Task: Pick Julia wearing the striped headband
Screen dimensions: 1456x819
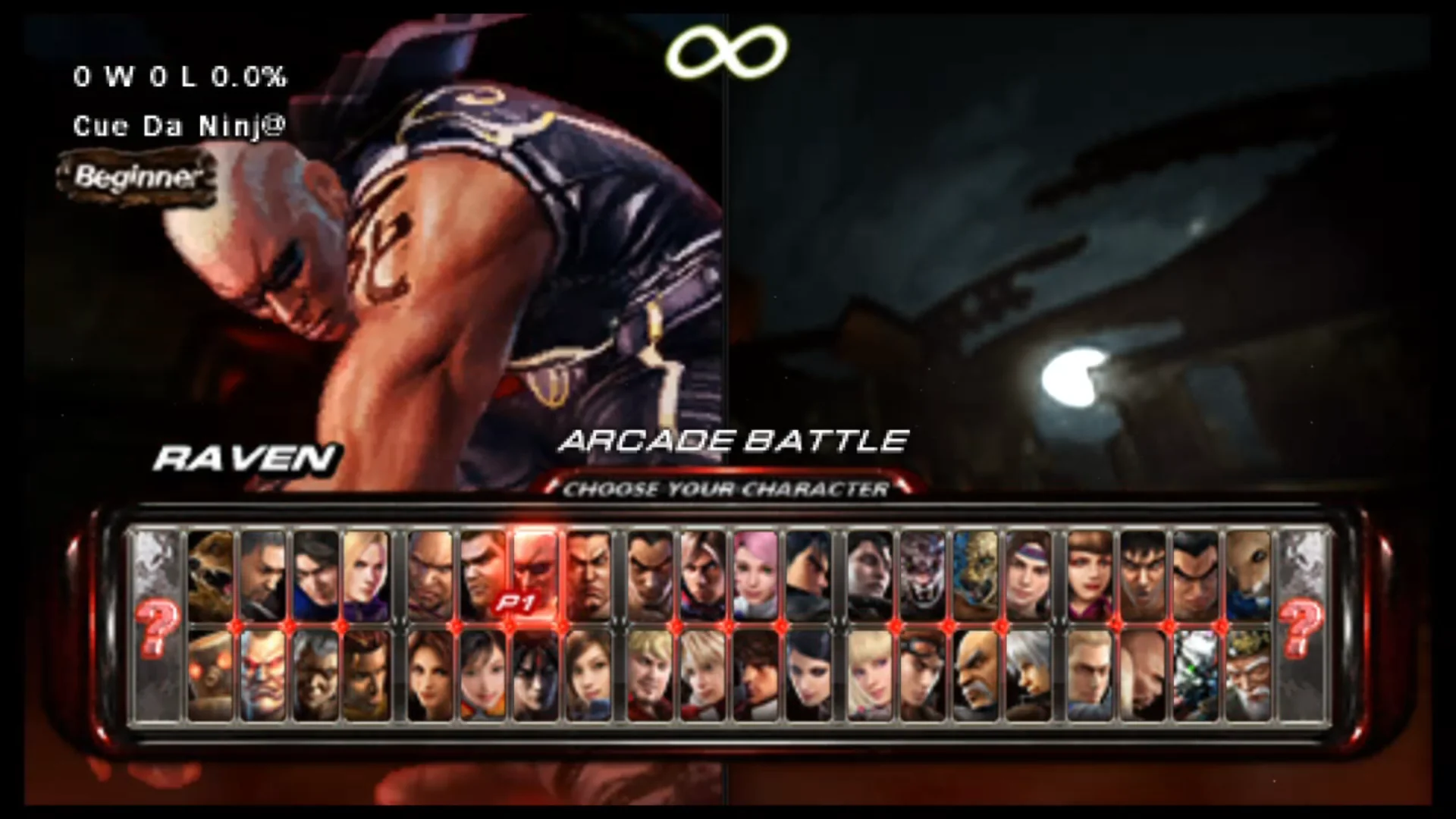Action: pos(1029,576)
